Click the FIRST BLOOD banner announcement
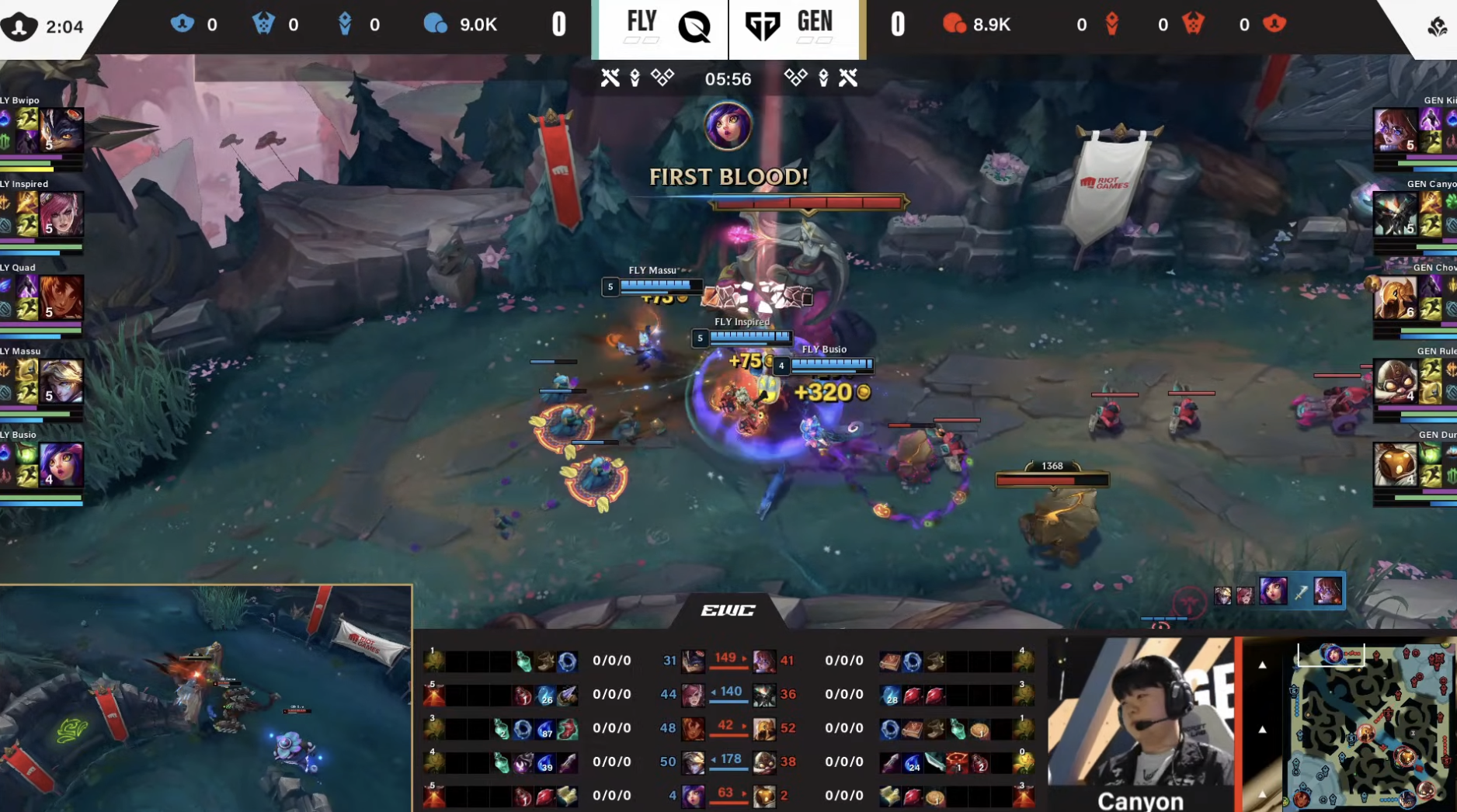This screenshot has width=1457, height=812. click(x=728, y=177)
